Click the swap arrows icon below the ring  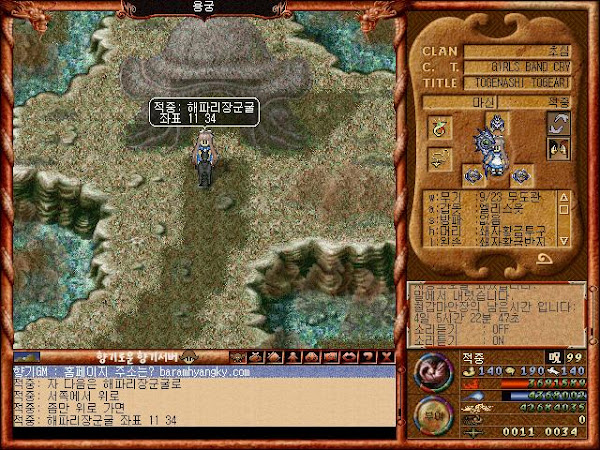(439, 160)
